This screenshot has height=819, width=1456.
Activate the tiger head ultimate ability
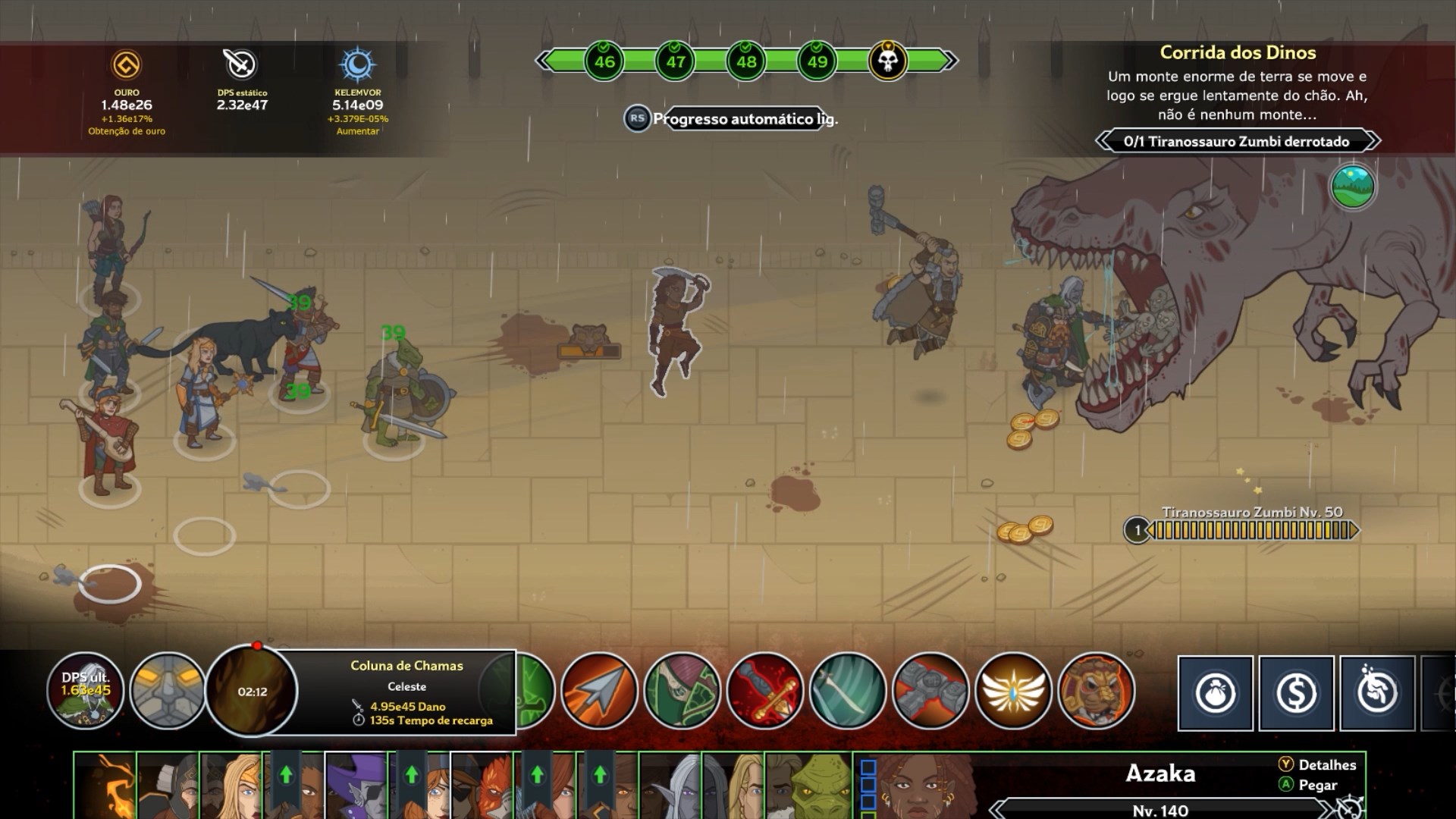tap(1096, 691)
